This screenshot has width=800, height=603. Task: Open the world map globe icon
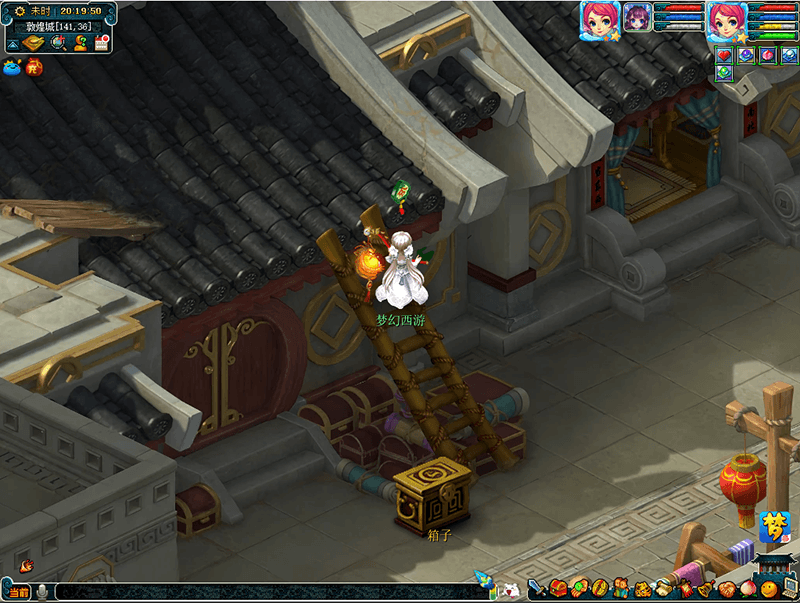57,43
